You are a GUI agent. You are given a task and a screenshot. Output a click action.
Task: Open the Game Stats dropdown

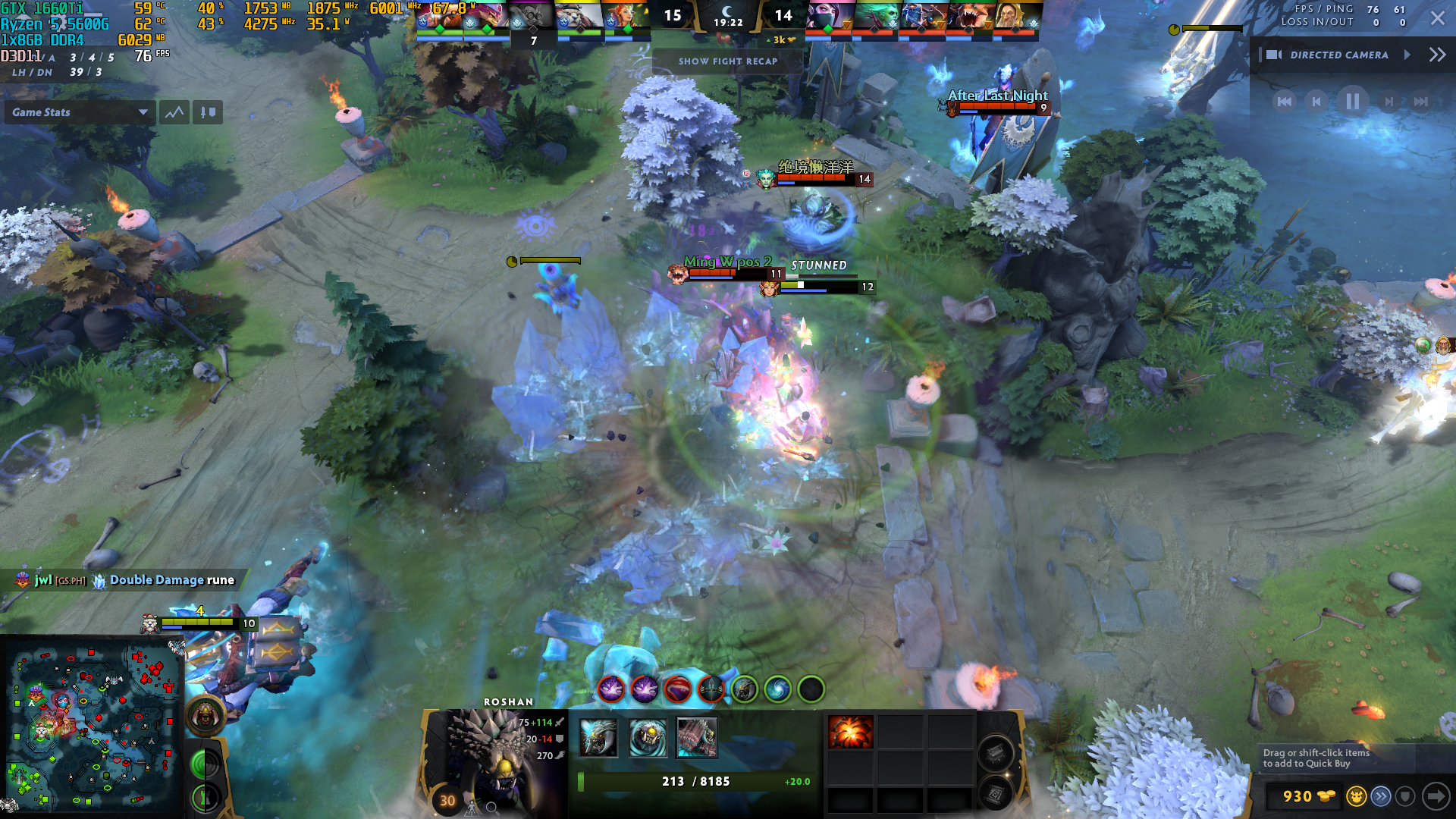coord(79,112)
